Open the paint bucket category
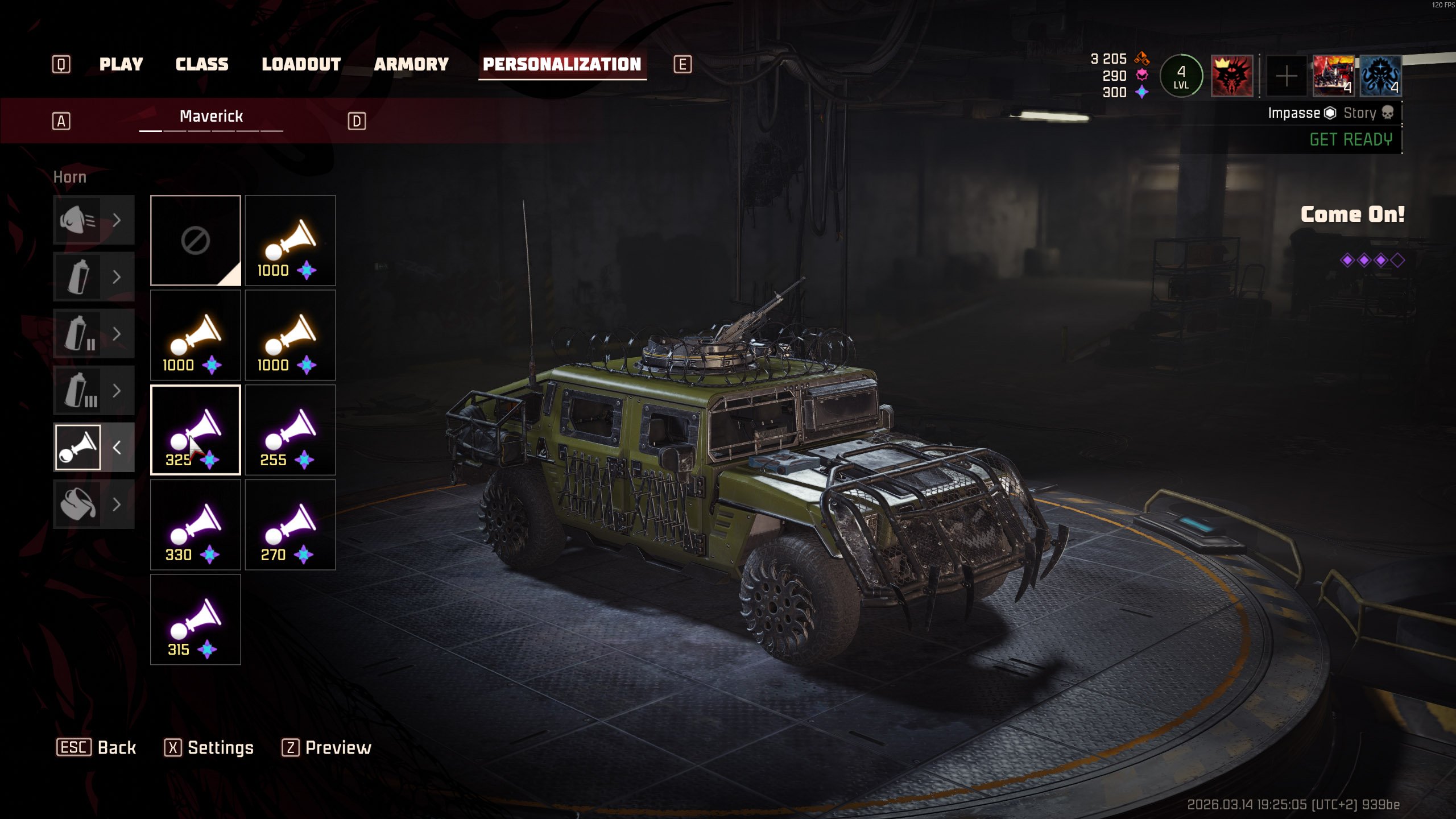The height and width of the screenshot is (819, 1456). [x=93, y=504]
